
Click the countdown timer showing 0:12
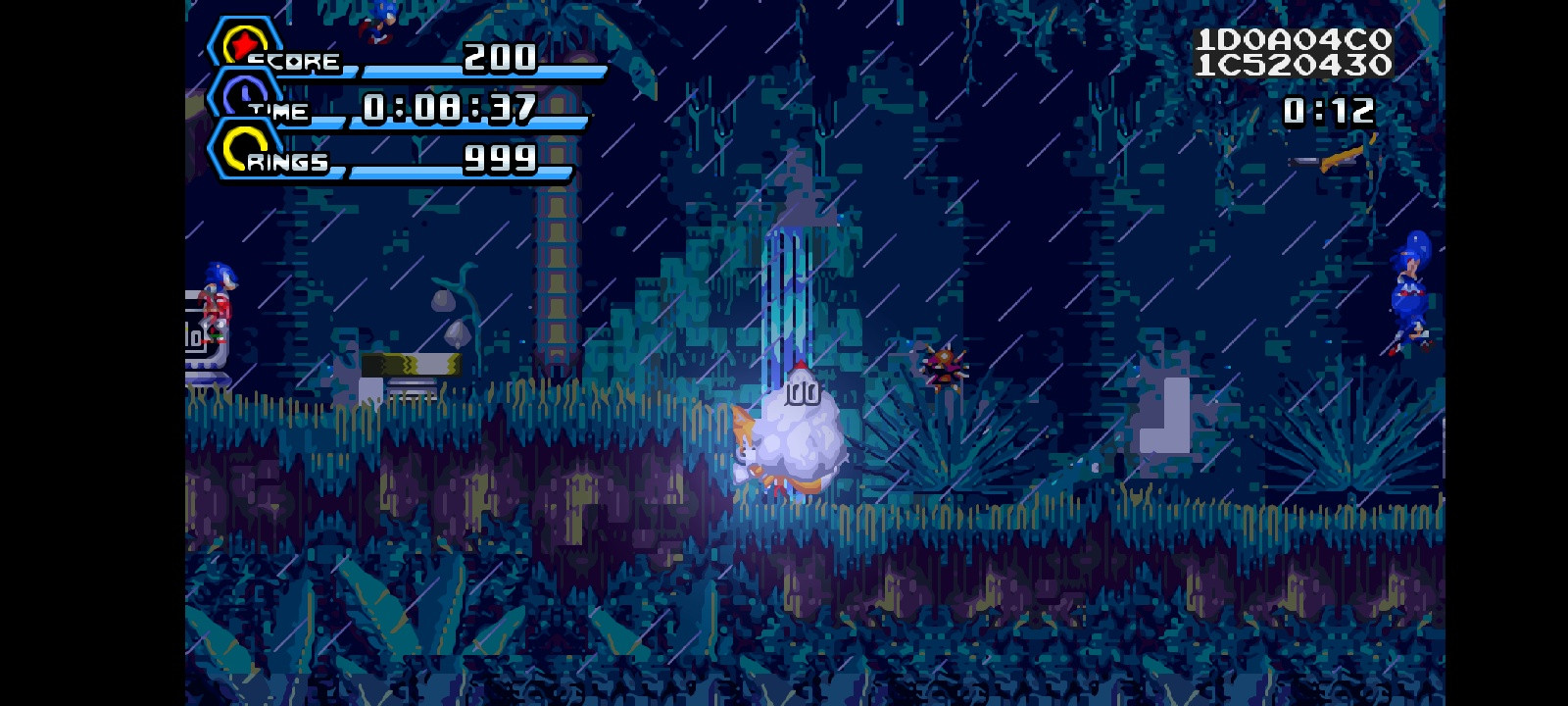click(x=1330, y=110)
